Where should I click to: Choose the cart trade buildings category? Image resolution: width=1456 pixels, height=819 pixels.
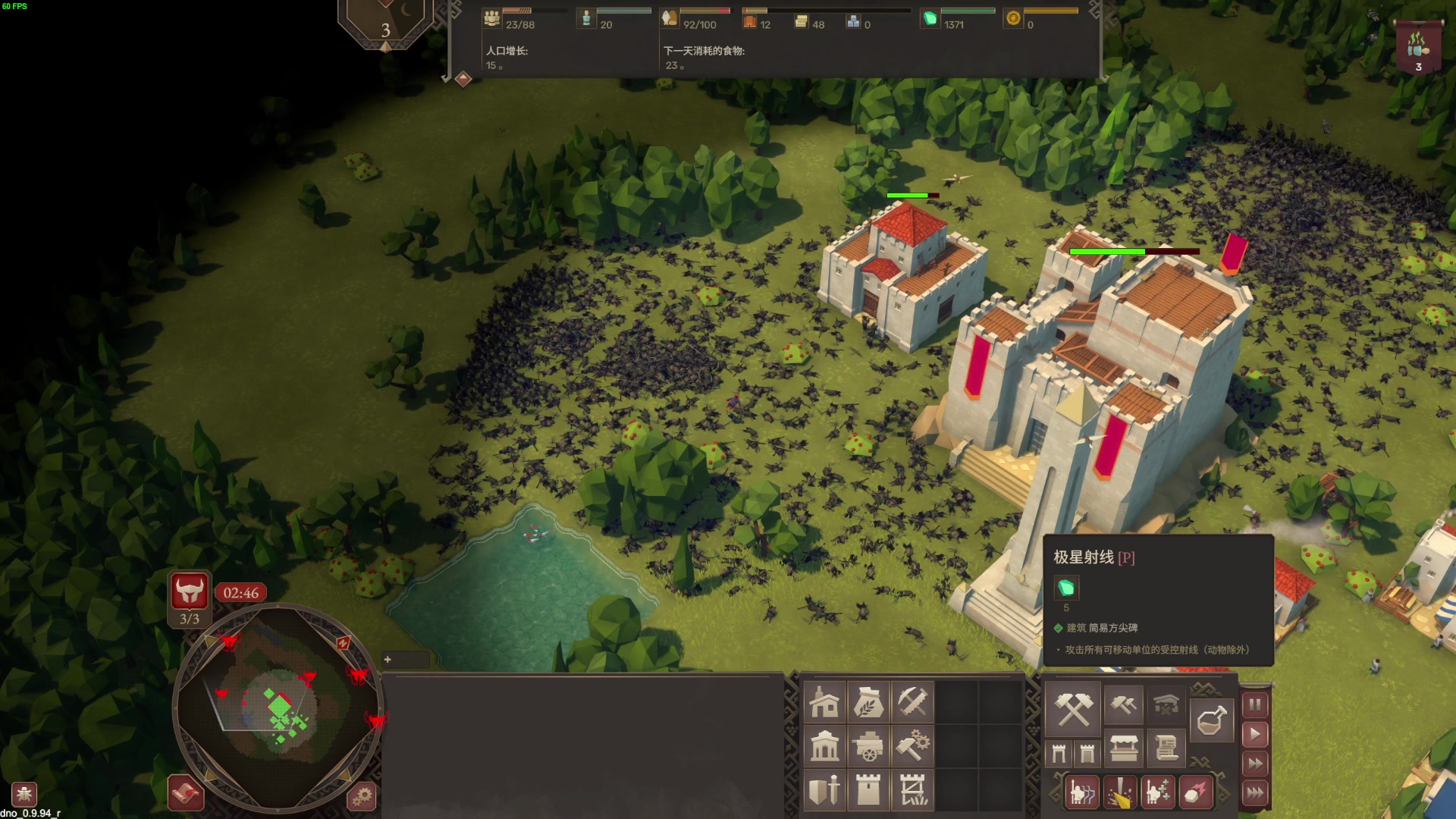click(868, 747)
